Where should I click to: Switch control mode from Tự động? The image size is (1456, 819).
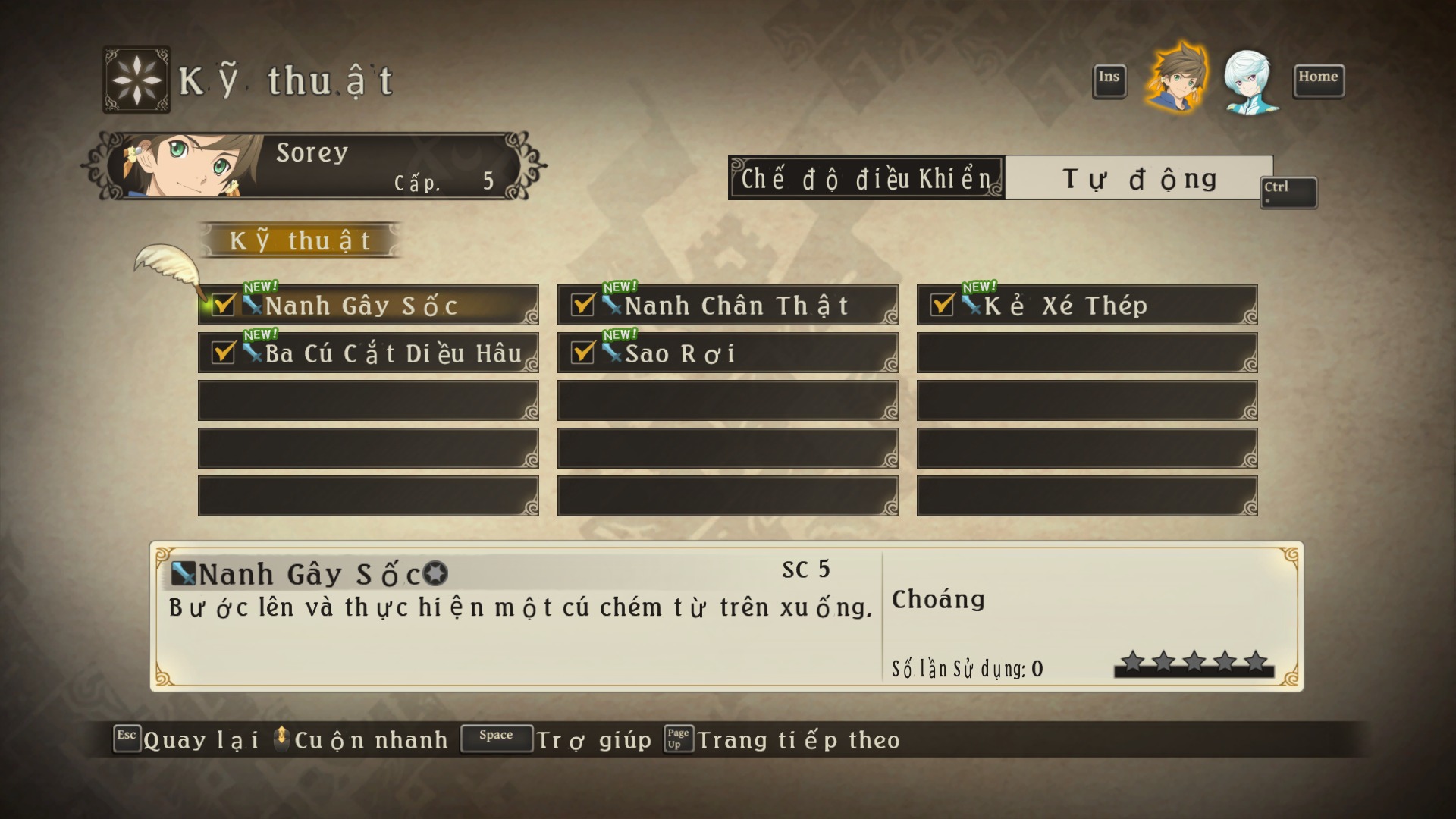point(1138,179)
